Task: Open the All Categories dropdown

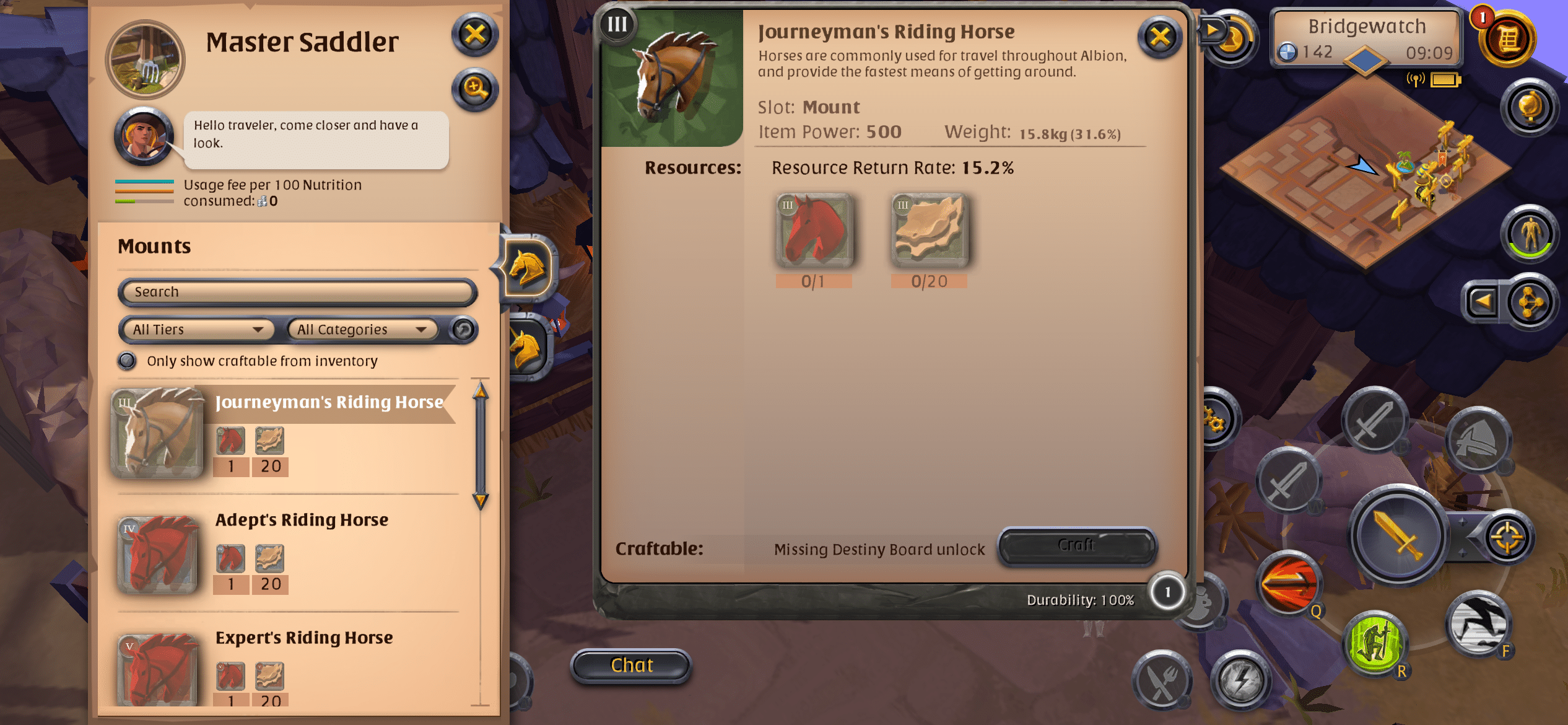Action: tap(361, 329)
